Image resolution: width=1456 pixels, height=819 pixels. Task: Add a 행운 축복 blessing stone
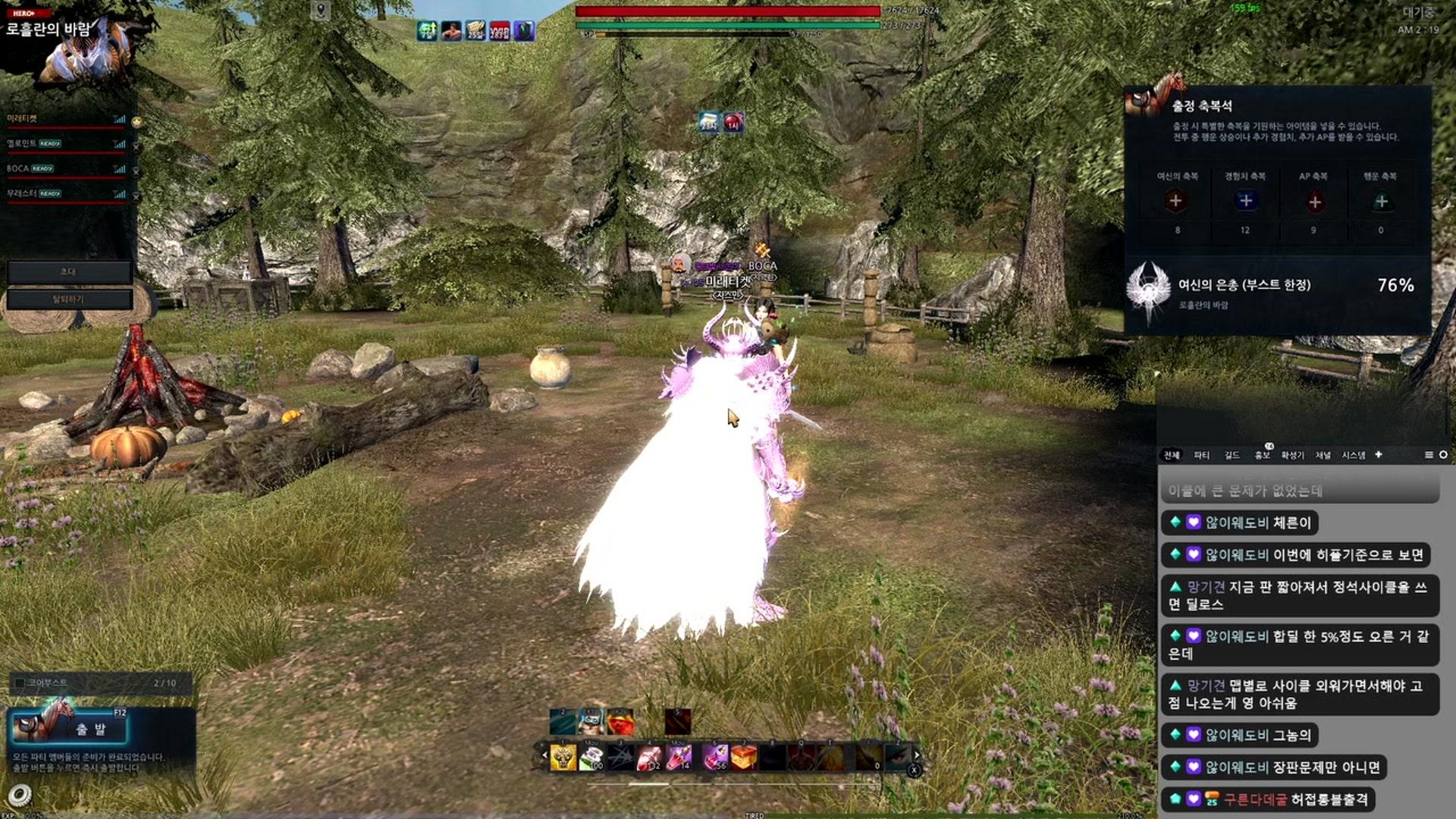pos(1381,201)
